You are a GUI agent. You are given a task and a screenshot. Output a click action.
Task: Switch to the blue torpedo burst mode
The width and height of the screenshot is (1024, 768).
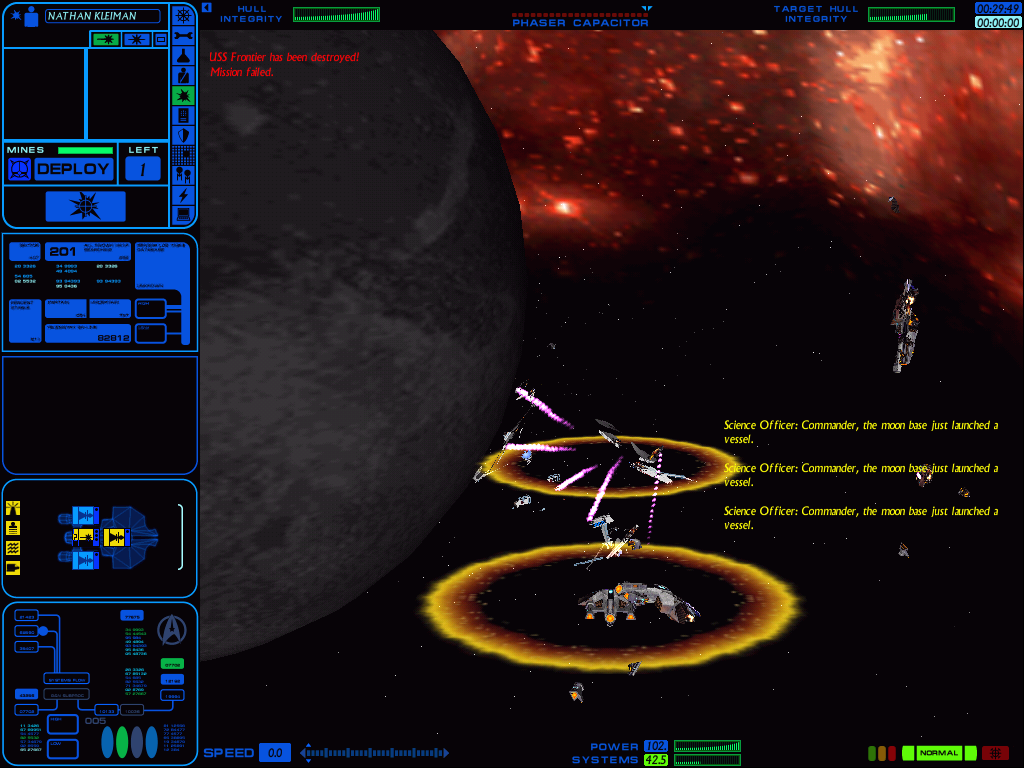pos(135,39)
